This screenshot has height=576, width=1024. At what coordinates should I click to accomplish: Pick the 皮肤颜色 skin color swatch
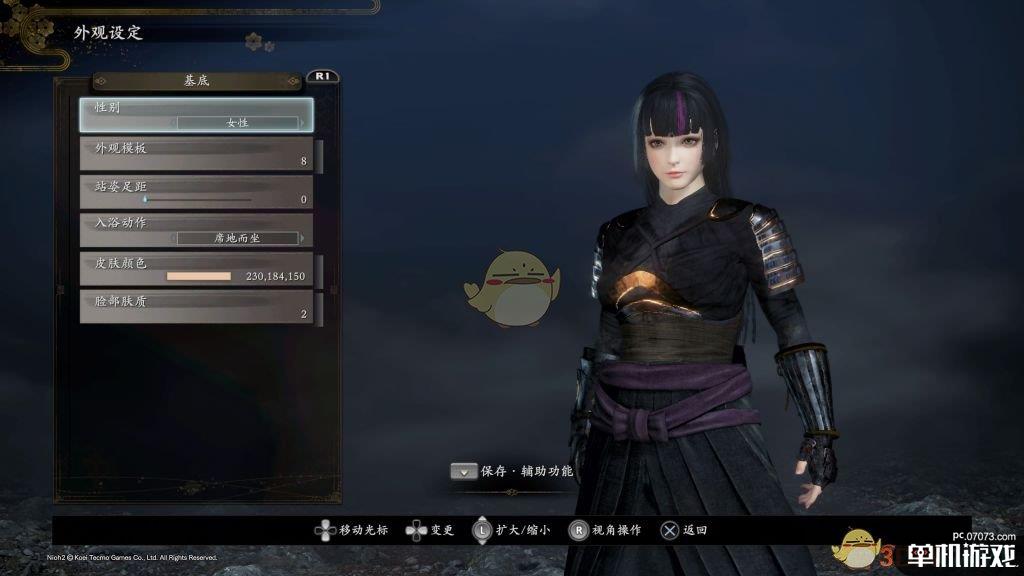pyautogui.click(x=198, y=276)
